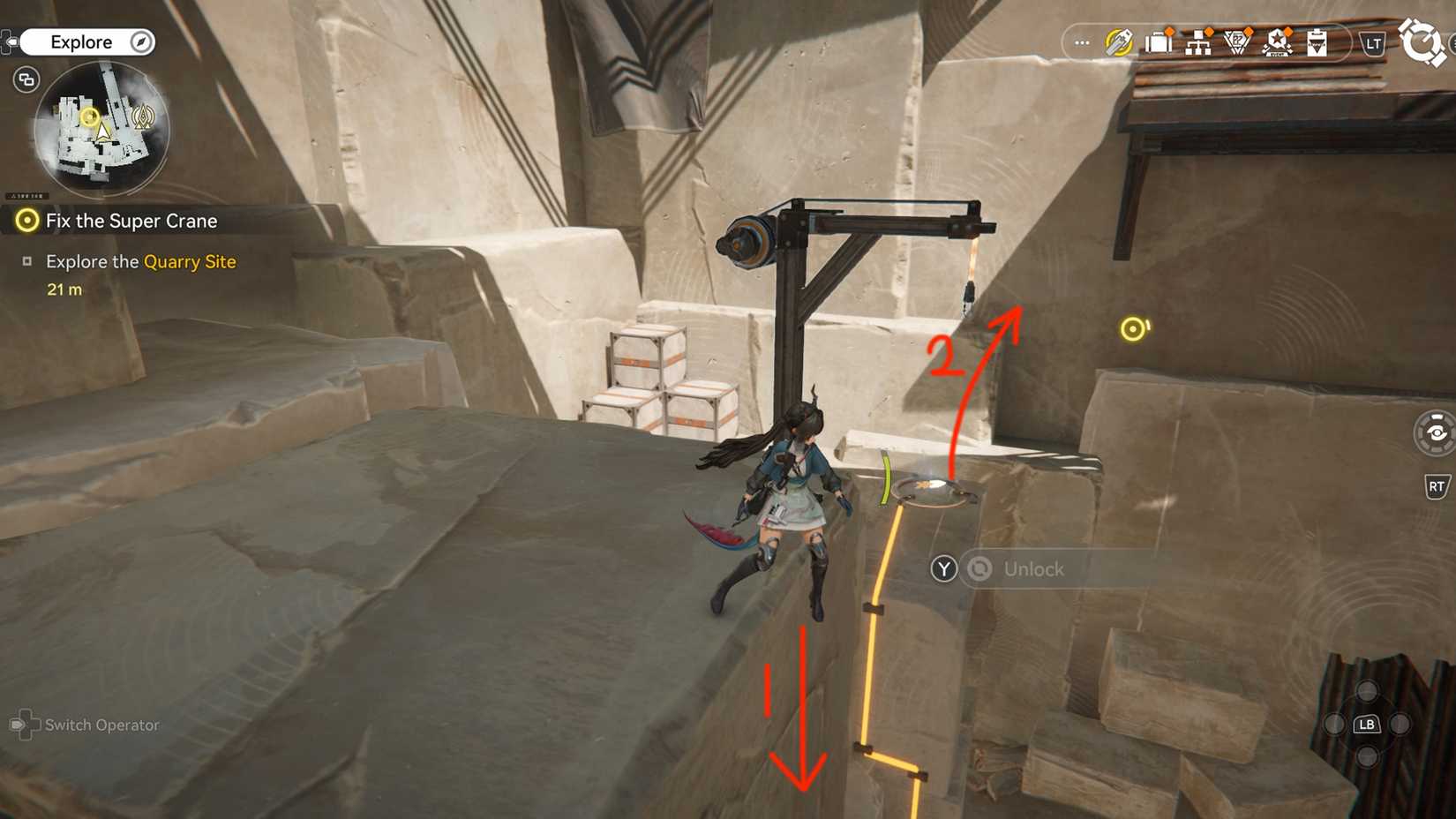Toggle the LB prompt near the bottom right
This screenshot has height=819, width=1456.
pos(1366,724)
